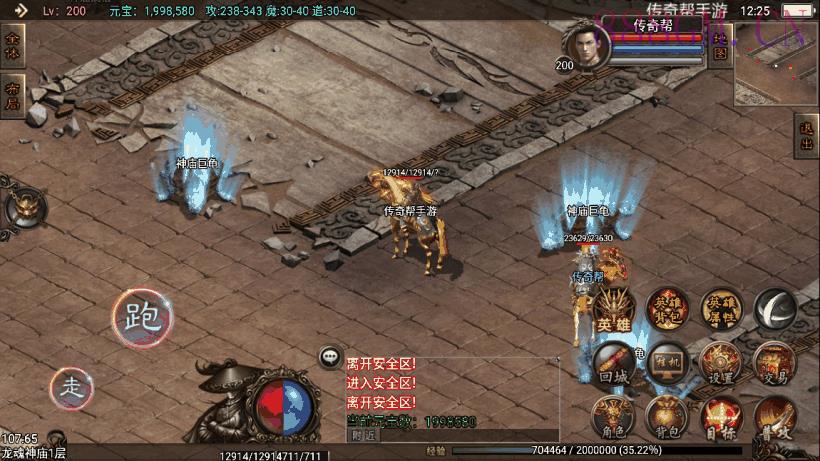This screenshot has width=820, height=461.
Task: Click the 退出 exit button
Action: coord(807,136)
